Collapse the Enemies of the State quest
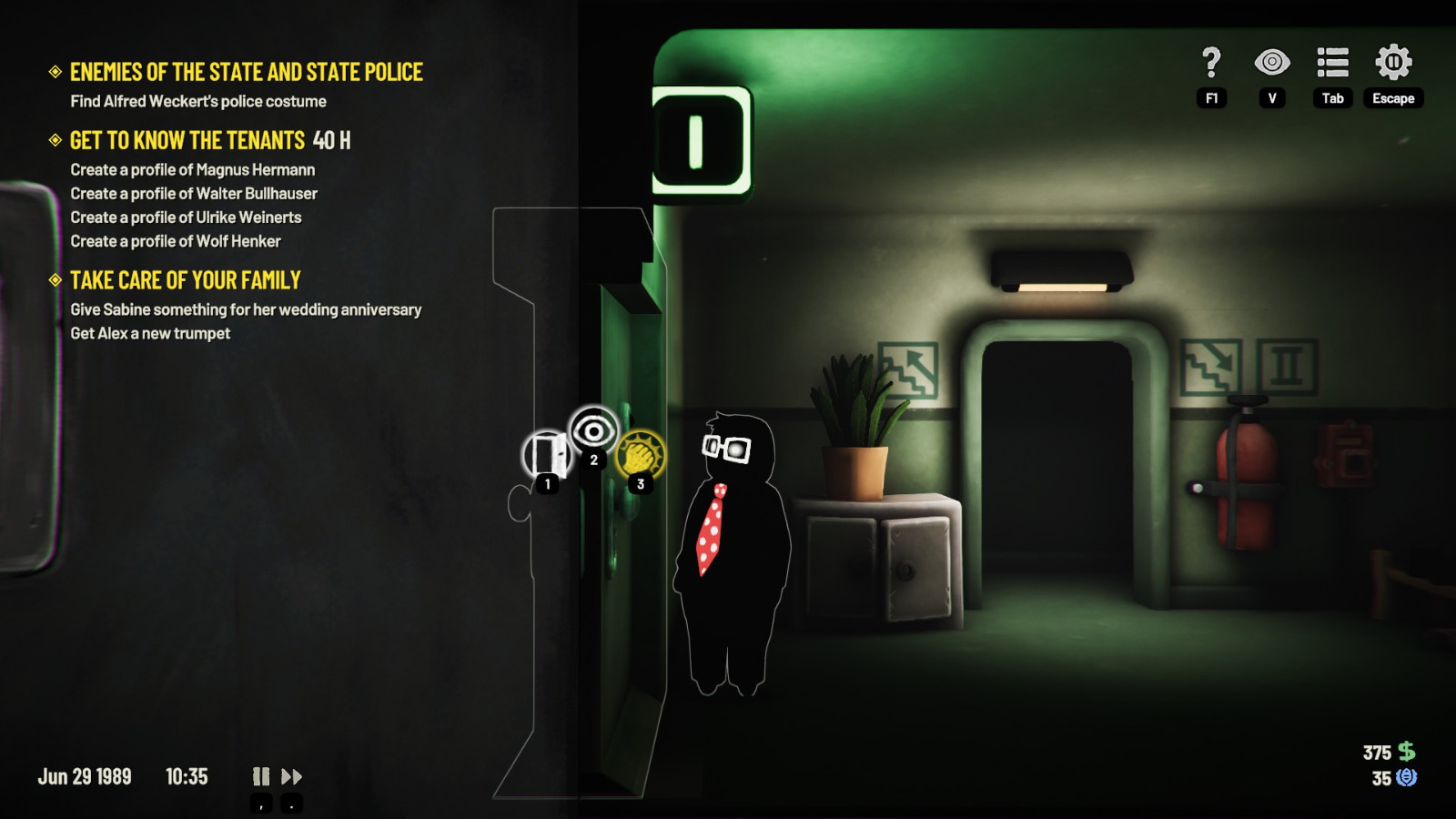 (55, 72)
